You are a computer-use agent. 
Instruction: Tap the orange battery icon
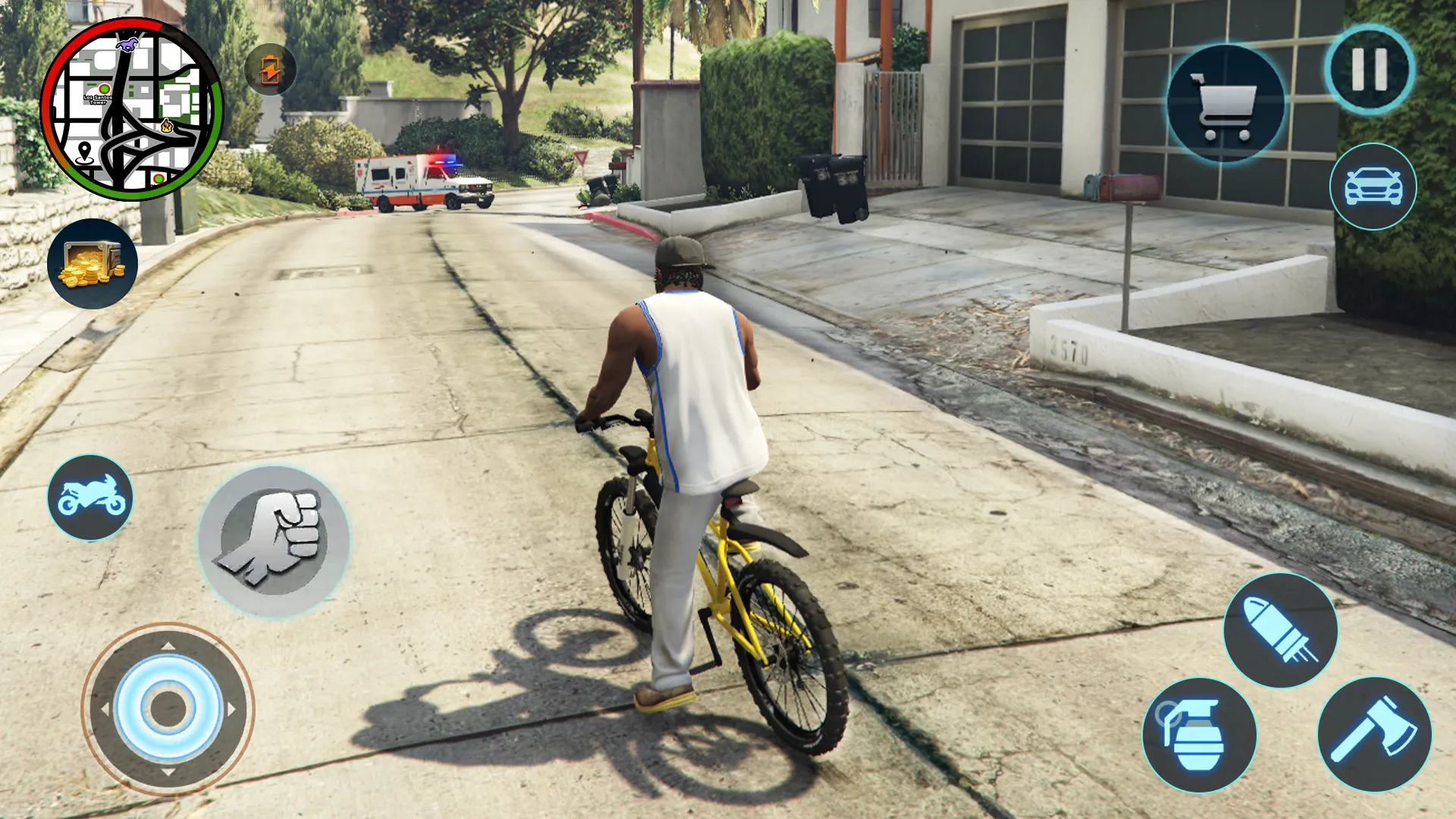pos(271,70)
